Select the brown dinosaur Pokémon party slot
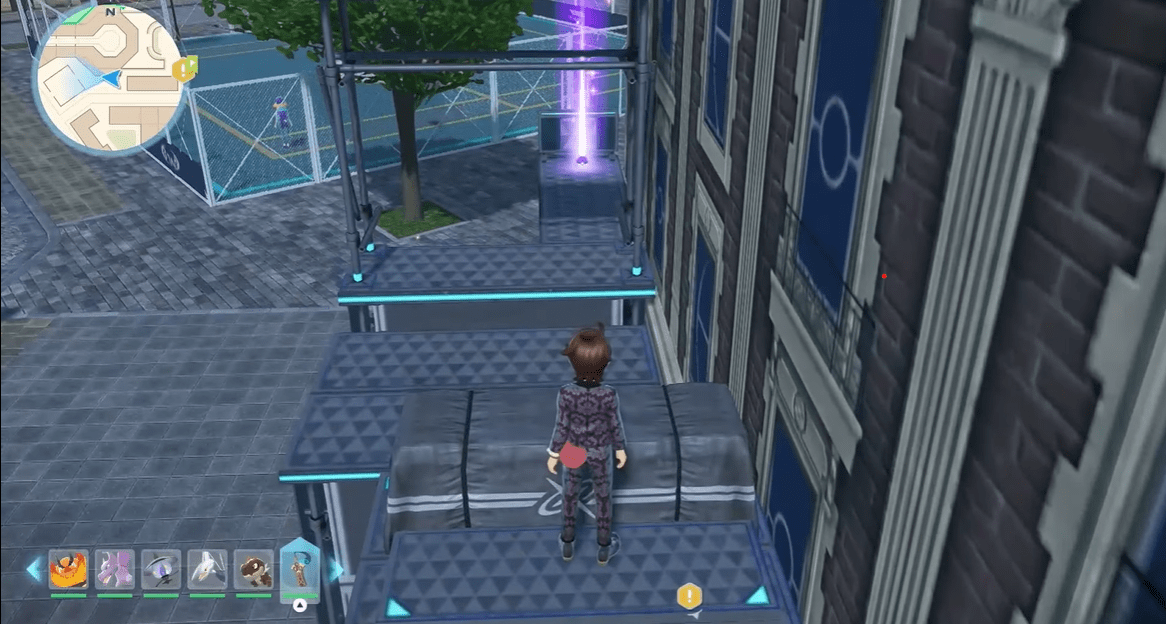1166x624 pixels. click(254, 570)
